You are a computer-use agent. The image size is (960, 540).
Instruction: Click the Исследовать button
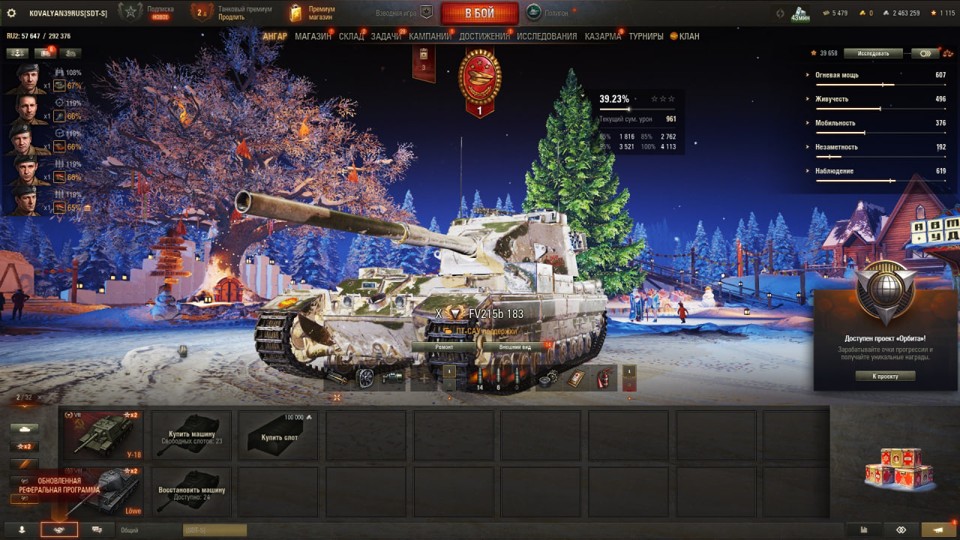point(872,53)
